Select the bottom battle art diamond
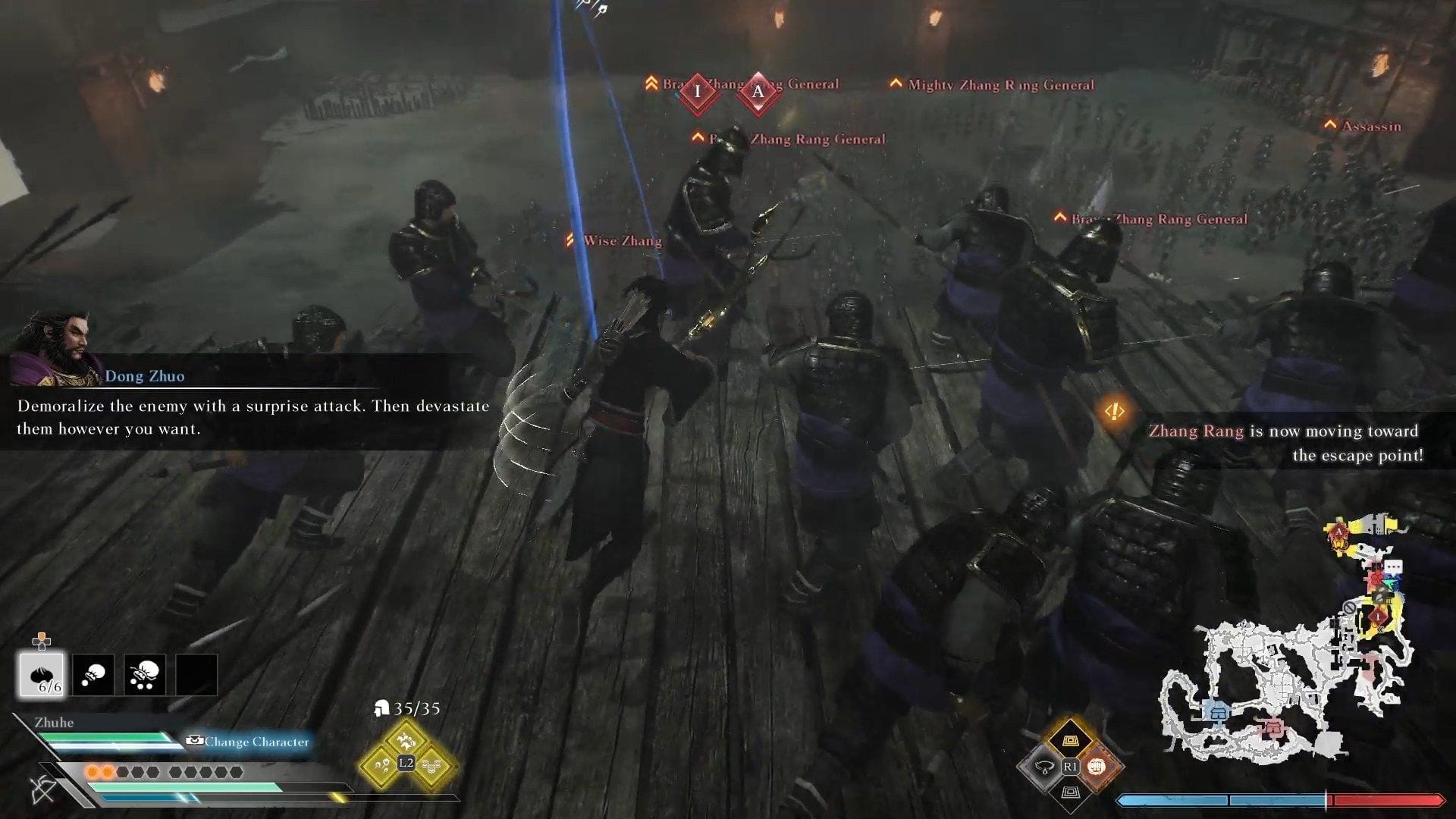The height and width of the screenshot is (819, 1456). point(1070,792)
